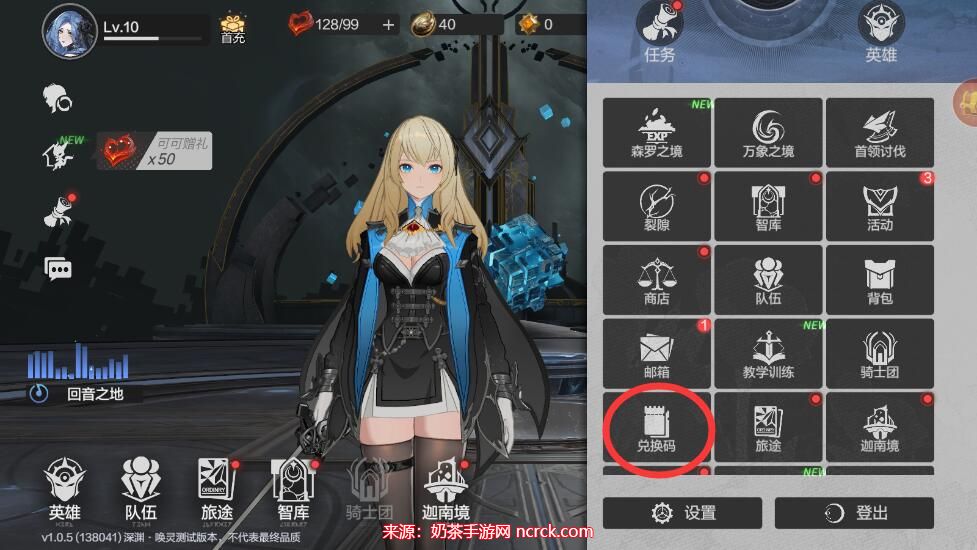This screenshot has height=550, width=977.
Task: Open the 背包 backpack
Action: coord(879,281)
